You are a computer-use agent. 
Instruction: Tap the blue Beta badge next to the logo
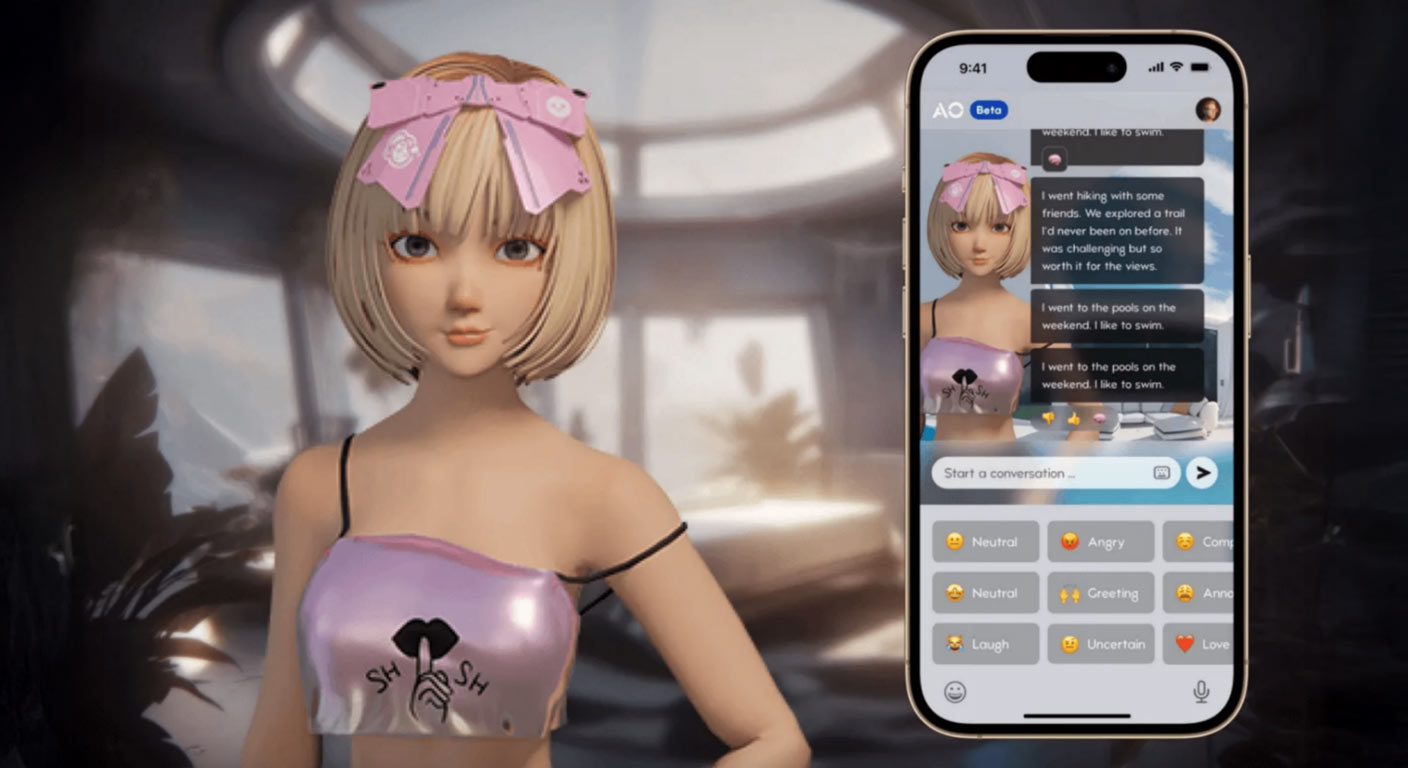pos(988,110)
